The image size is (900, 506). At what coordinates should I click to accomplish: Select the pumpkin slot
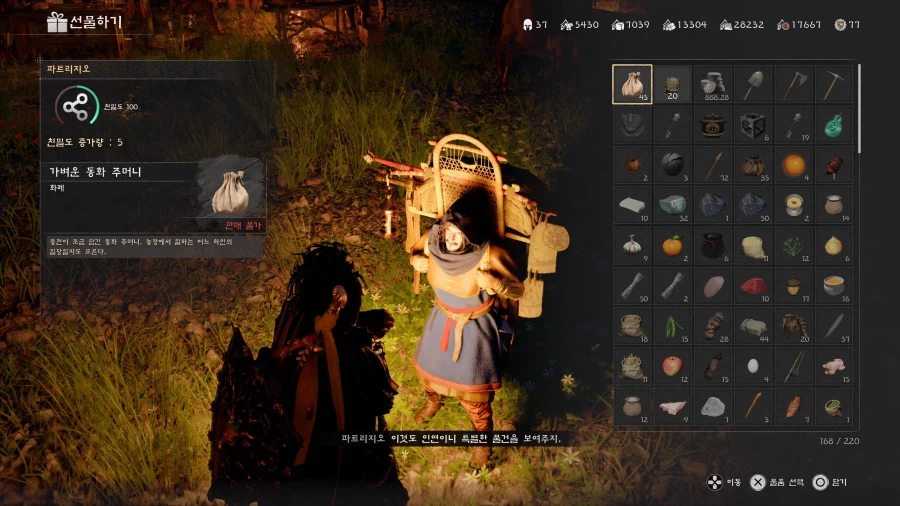(x=672, y=246)
